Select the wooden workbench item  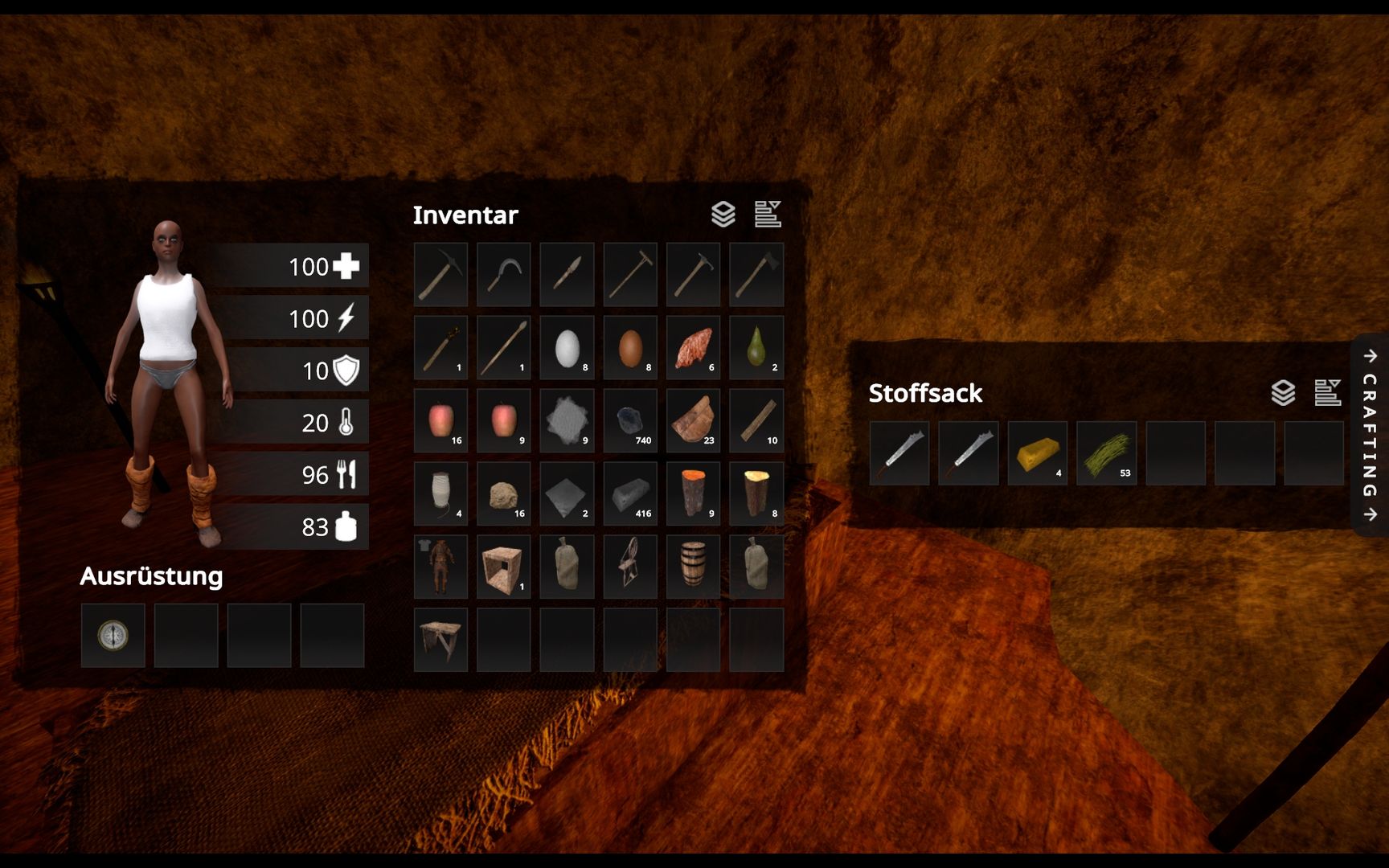440,639
